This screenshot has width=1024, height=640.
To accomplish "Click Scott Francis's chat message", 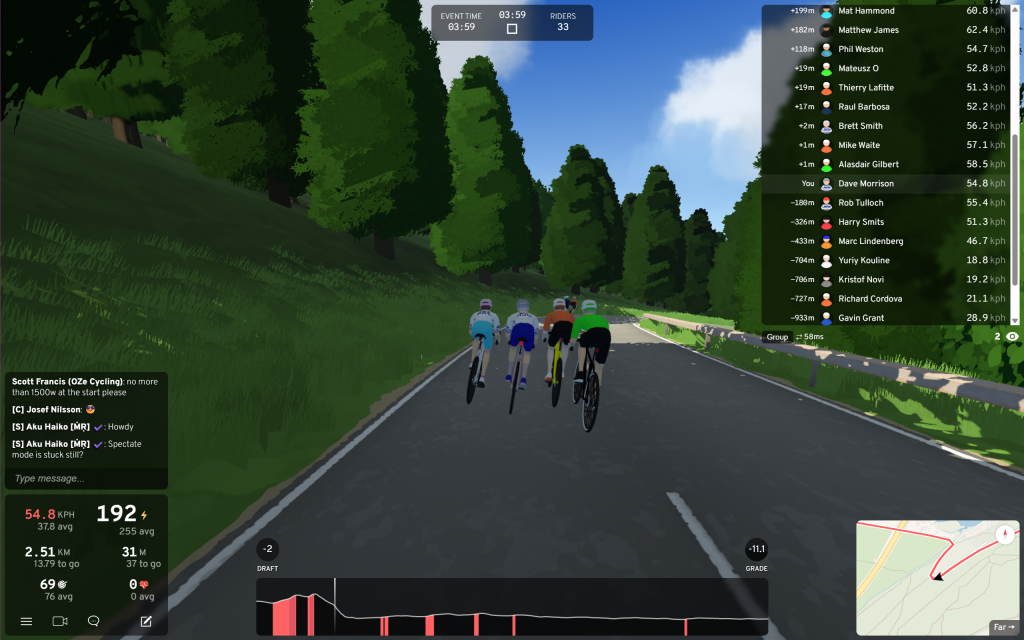I will [84, 387].
